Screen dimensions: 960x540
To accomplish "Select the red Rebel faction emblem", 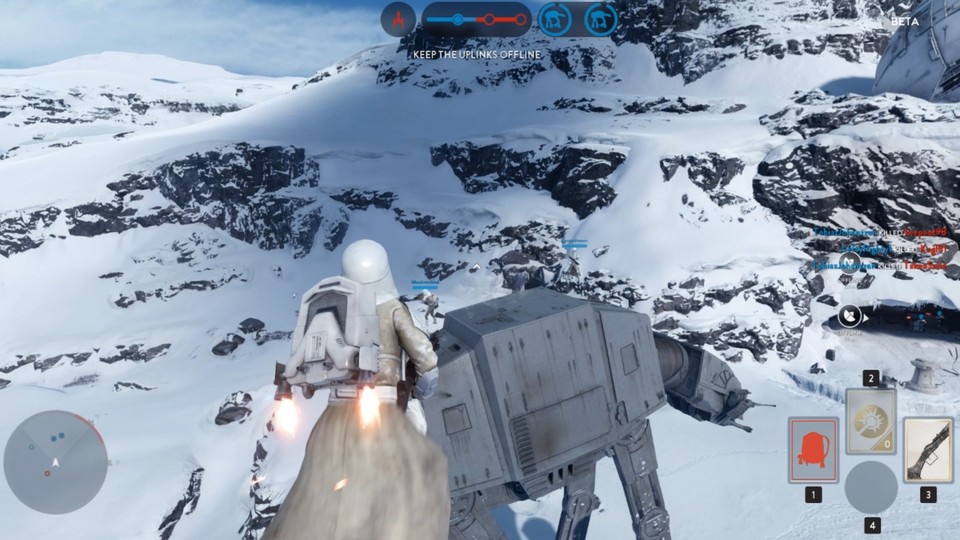I will click(398, 18).
